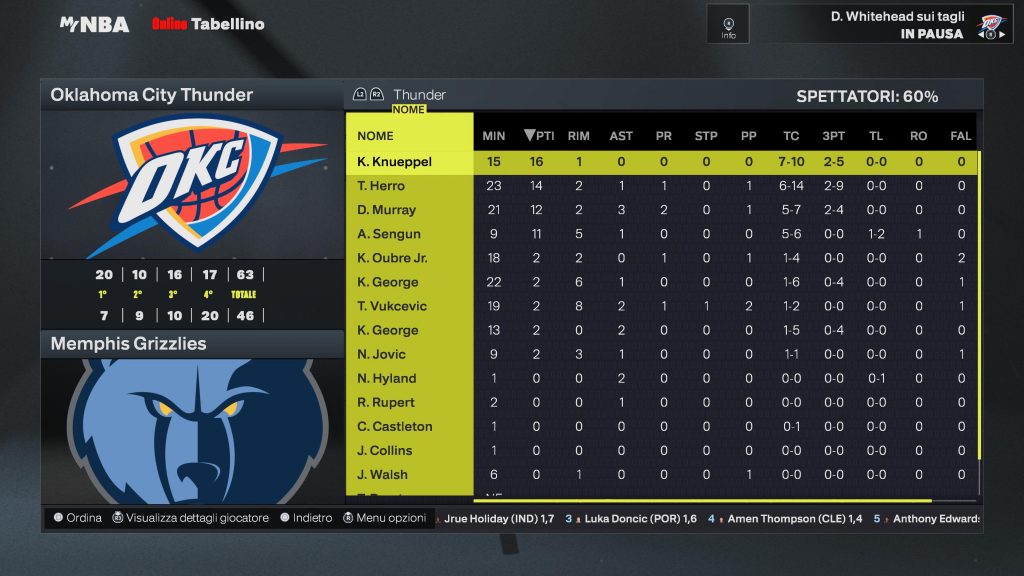Select D. Murray's stat row
1024x576 pixels.
click(x=386, y=210)
